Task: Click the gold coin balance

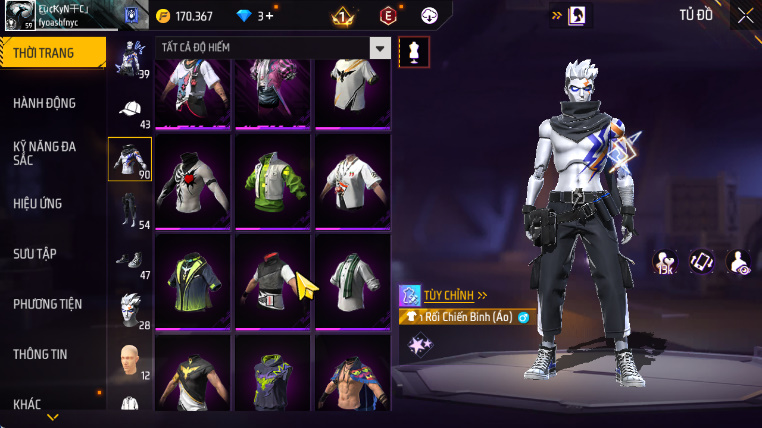Action: 185,16
